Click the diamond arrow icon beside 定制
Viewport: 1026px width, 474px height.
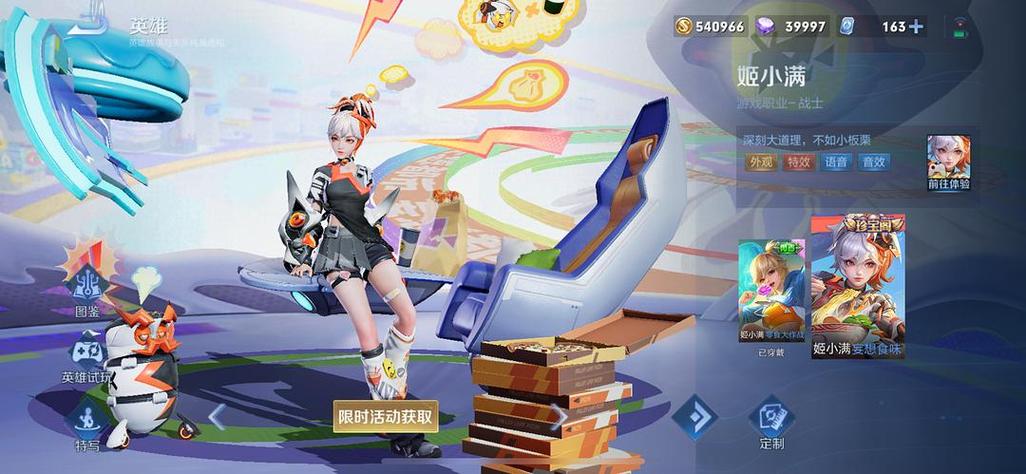coord(694,416)
